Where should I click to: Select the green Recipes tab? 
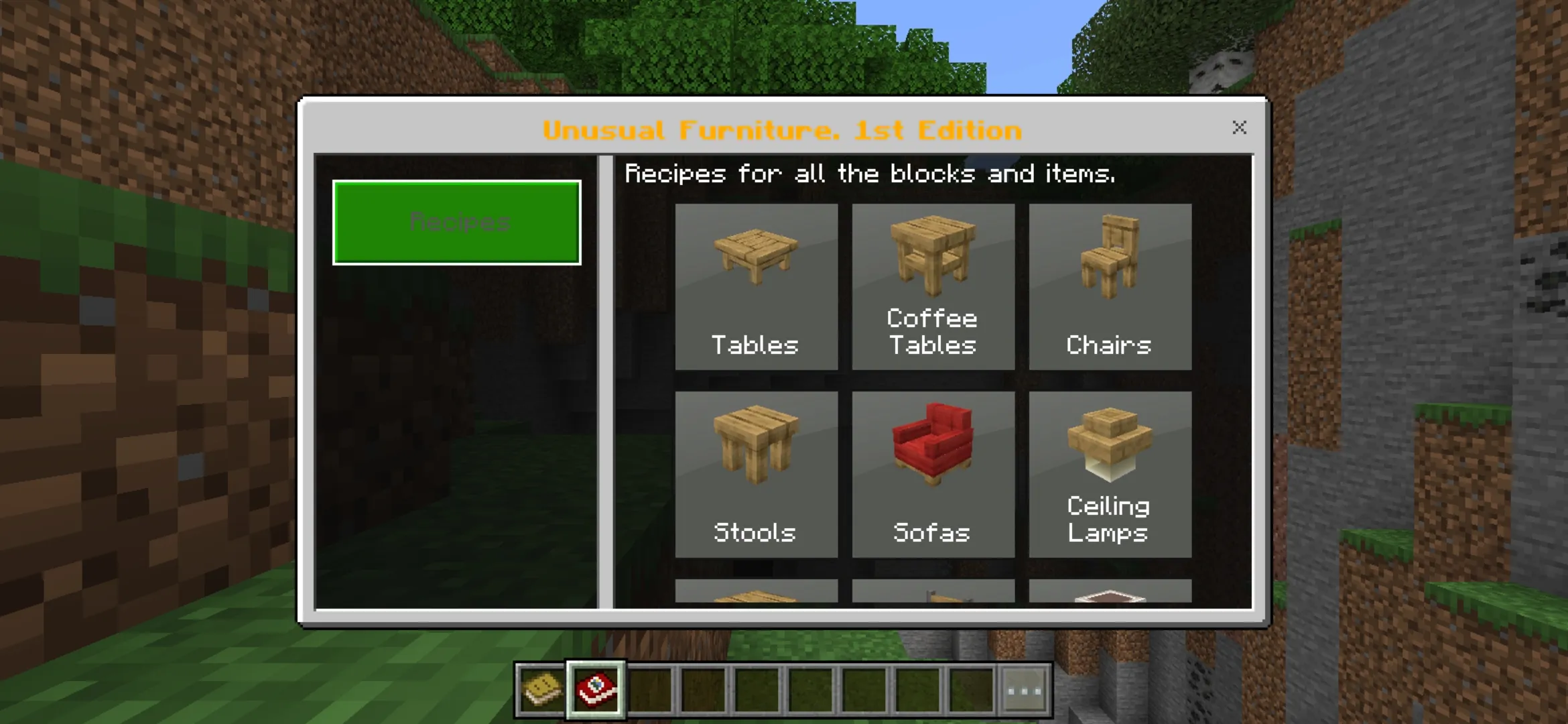[x=456, y=222]
